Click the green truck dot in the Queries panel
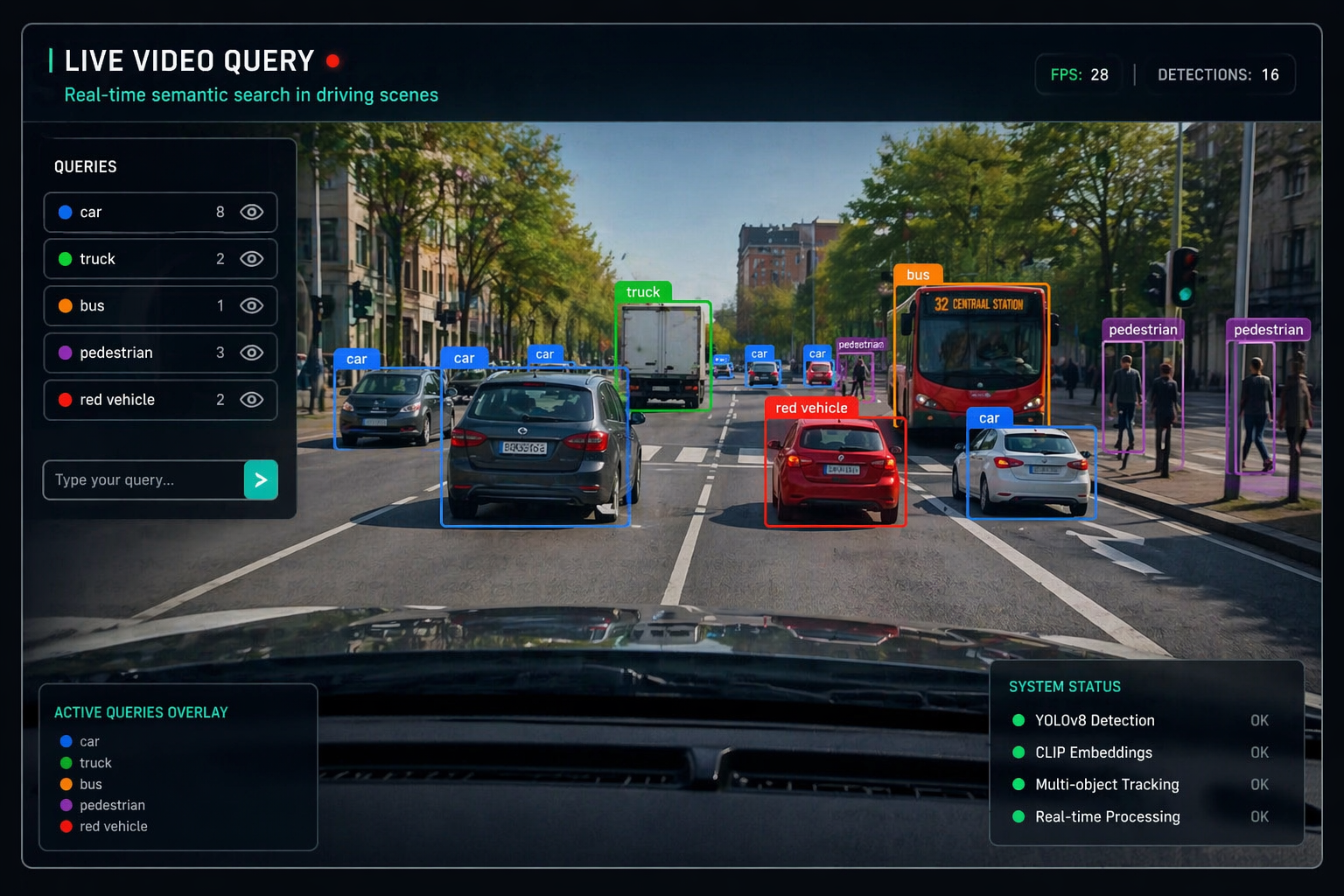1344x896 pixels. [x=64, y=258]
